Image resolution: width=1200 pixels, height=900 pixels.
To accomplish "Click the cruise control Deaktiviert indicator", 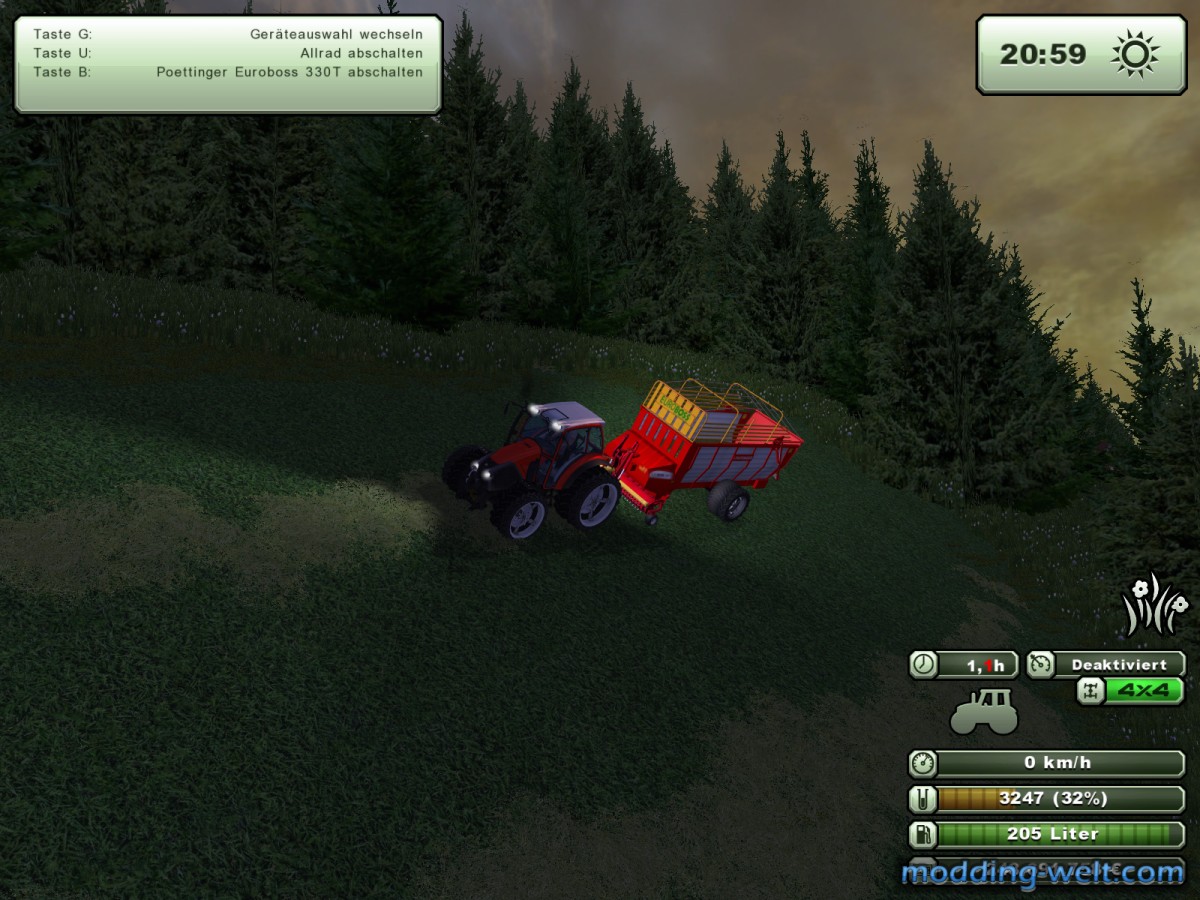I will pos(1106,665).
